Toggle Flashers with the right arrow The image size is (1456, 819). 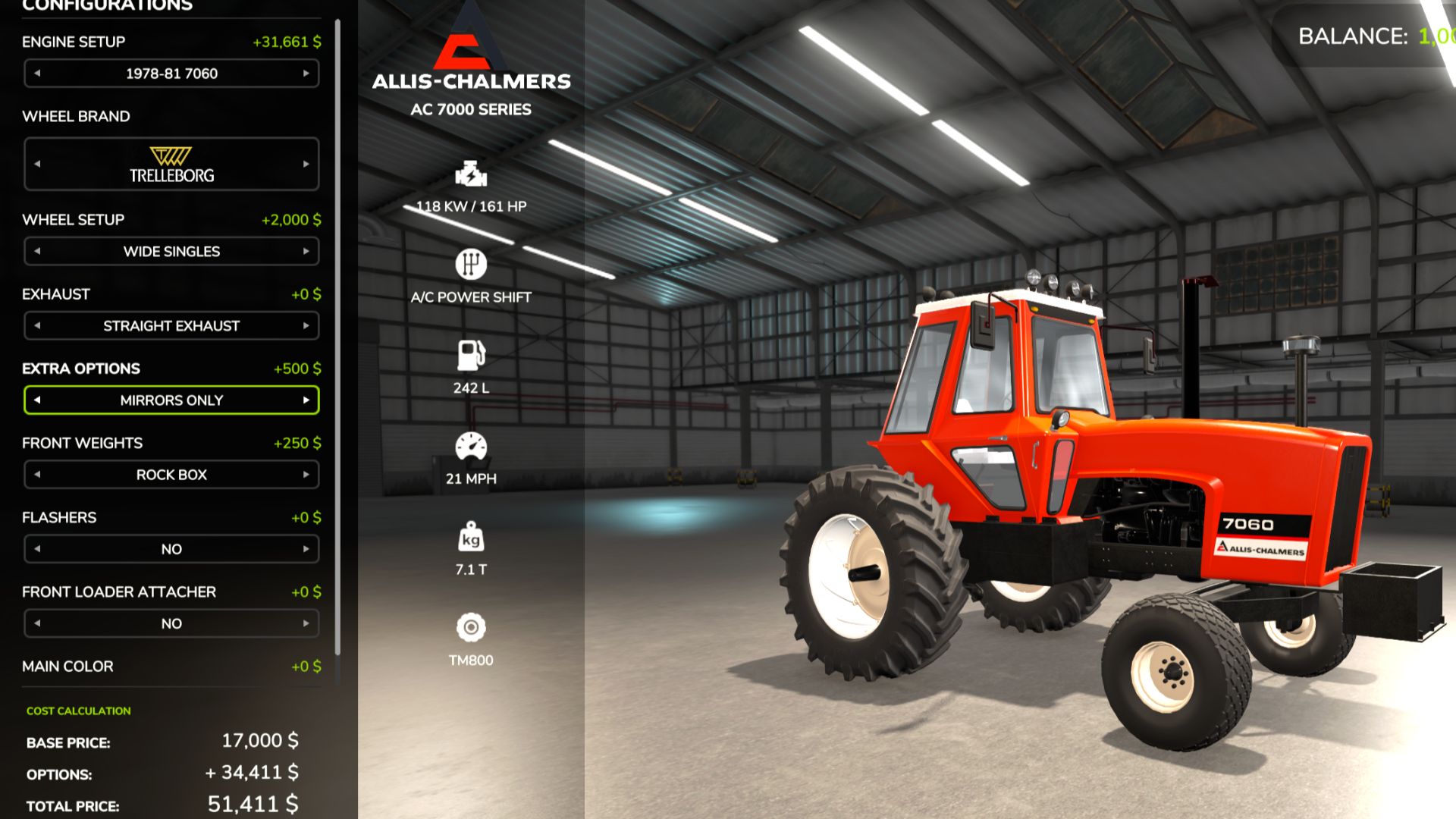pyautogui.click(x=306, y=549)
